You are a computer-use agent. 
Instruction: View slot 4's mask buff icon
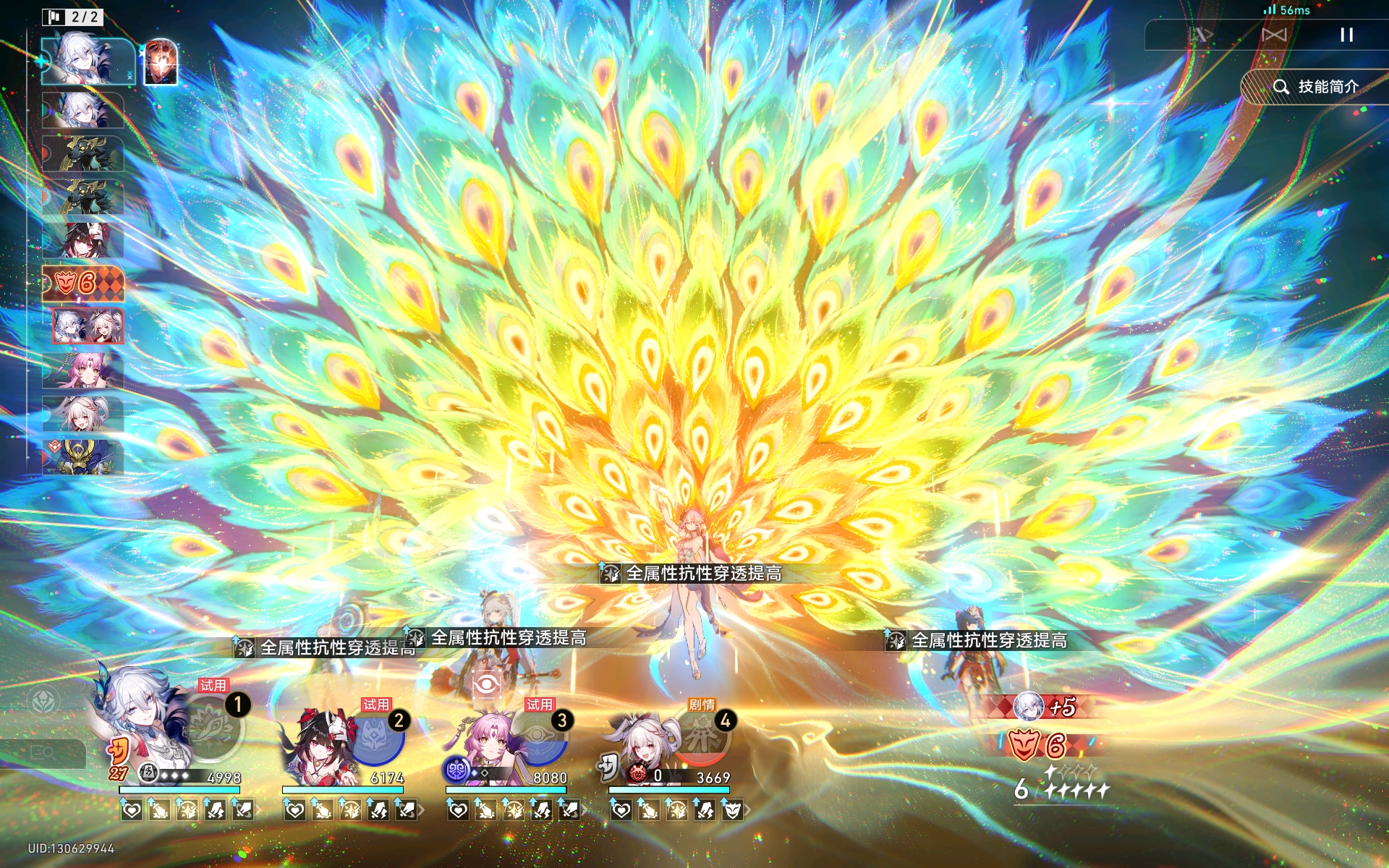(732, 811)
